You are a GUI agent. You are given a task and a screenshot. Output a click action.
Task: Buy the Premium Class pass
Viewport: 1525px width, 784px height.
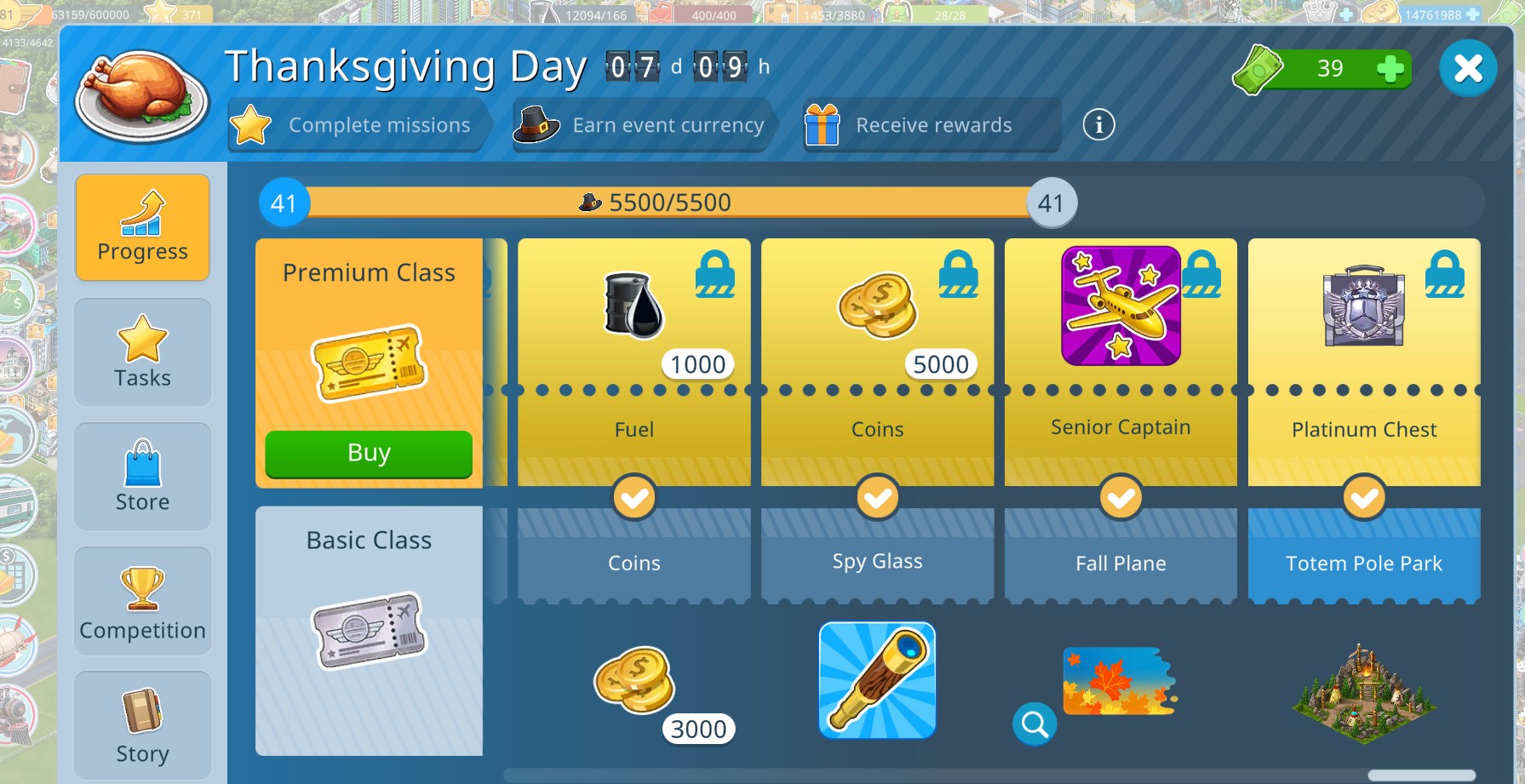tap(368, 454)
